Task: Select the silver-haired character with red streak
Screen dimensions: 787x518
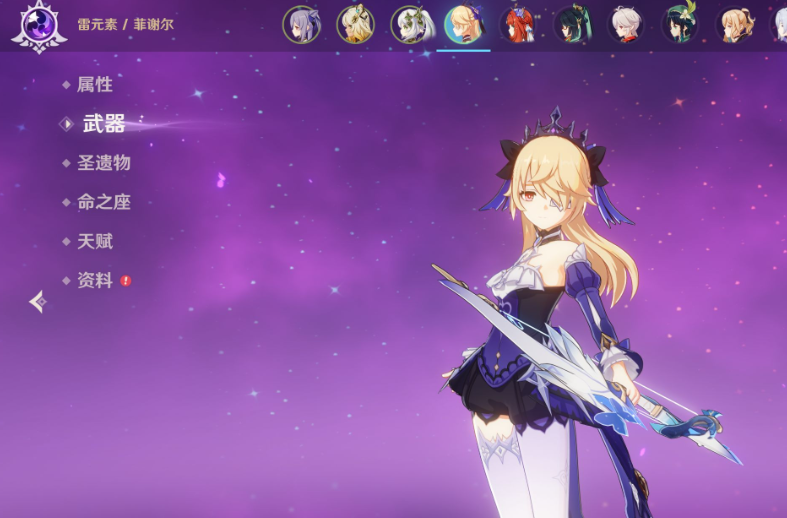Action: 625,25
